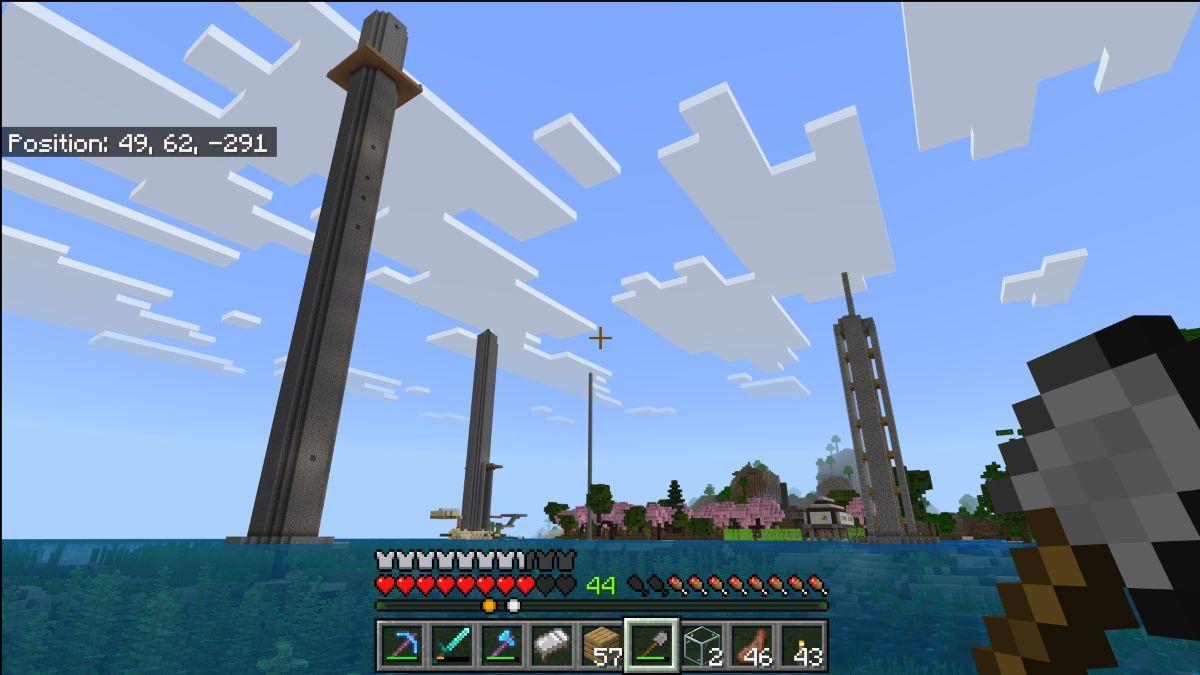This screenshot has width=1200, height=675.
Task: Select the torch stack of 43
Action: 802,646
